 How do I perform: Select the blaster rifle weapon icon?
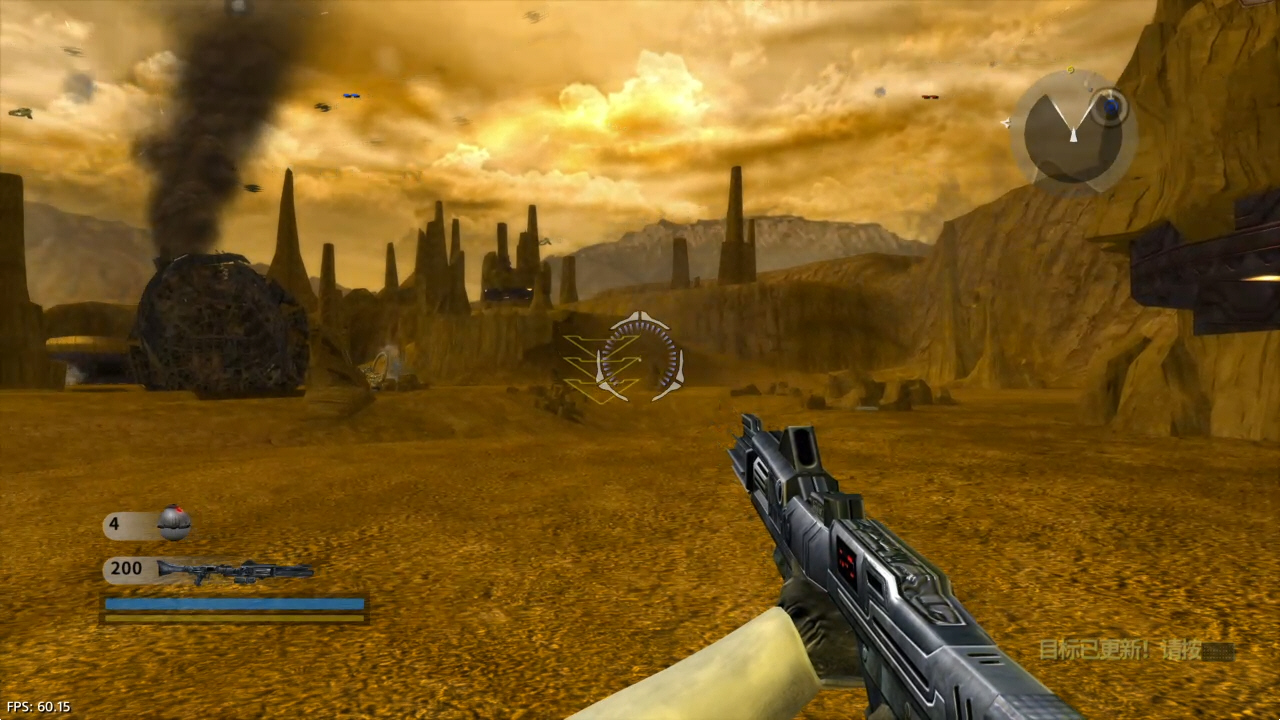[x=236, y=571]
